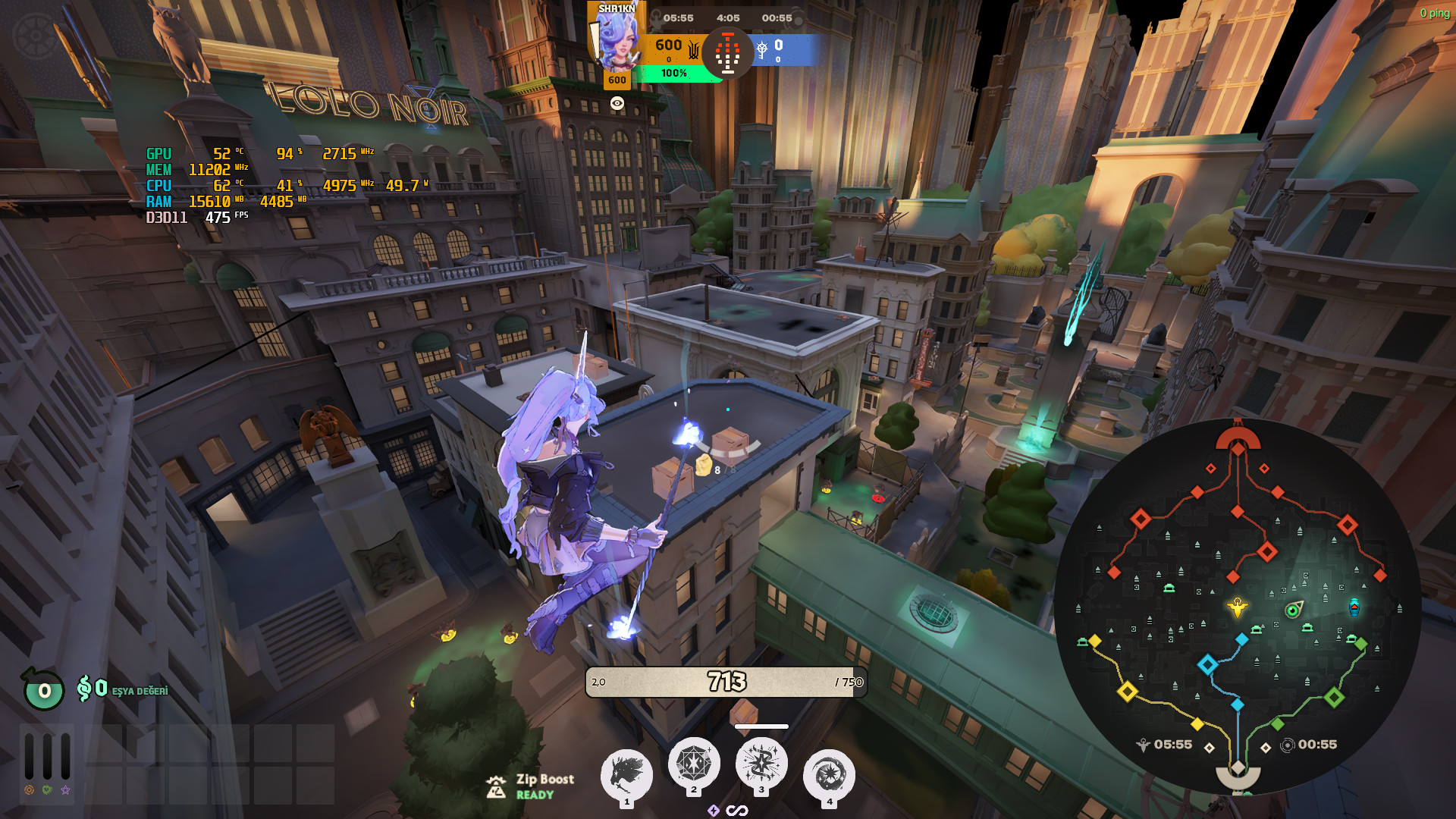Open the faint gear wheel icon
Screen dimensions: 1456x819
pos(34,36)
